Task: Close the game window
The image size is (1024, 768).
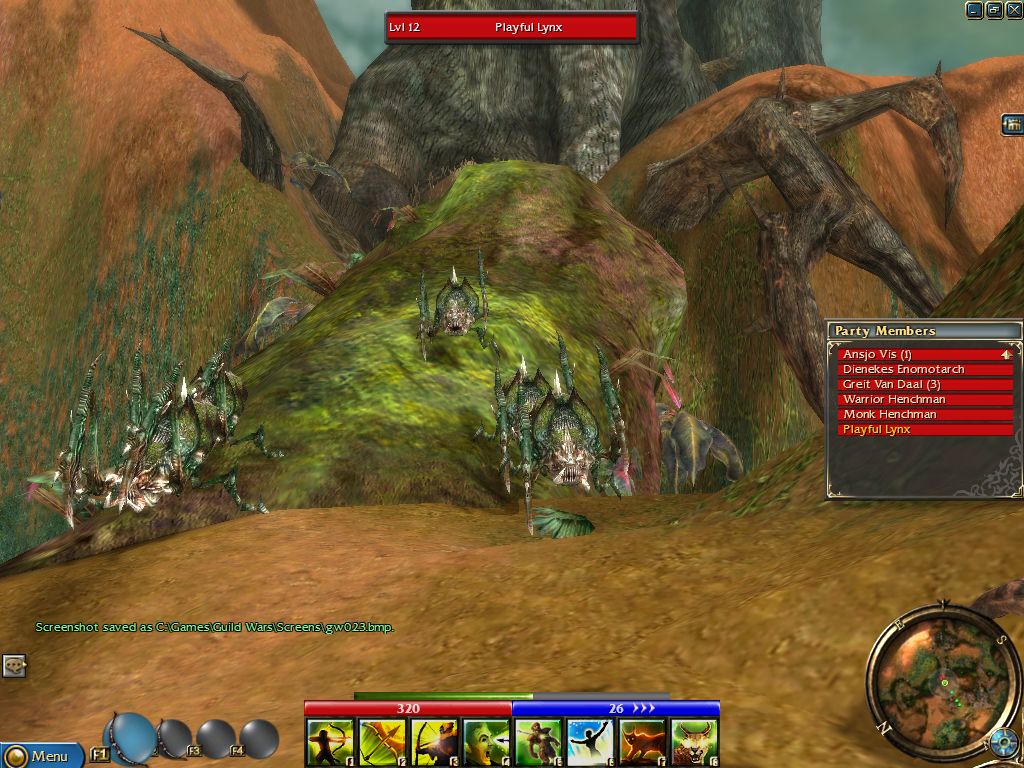Action: pos(1013,10)
